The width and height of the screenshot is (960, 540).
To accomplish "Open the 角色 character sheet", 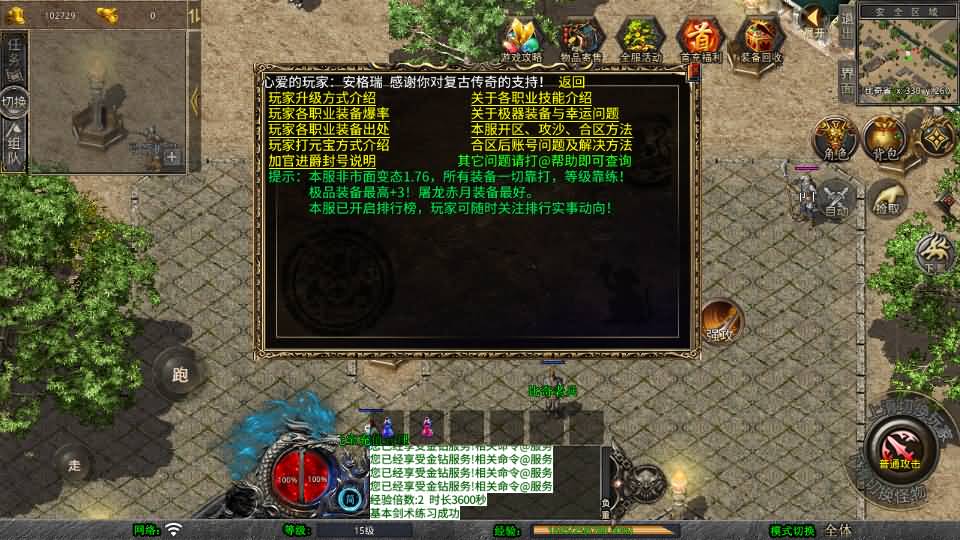I will click(834, 138).
